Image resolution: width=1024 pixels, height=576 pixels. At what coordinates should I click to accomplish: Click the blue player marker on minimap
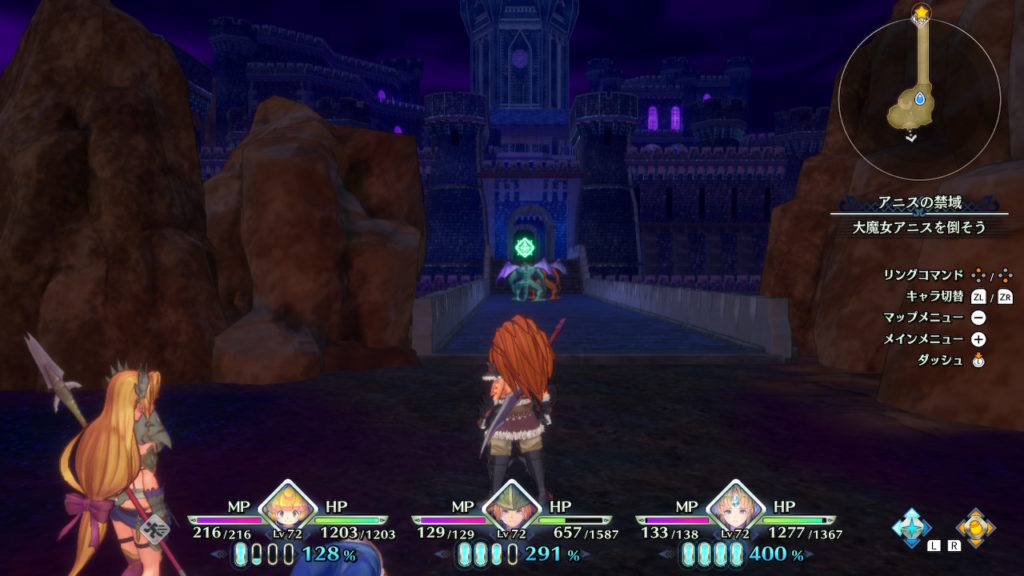pyautogui.click(x=919, y=98)
